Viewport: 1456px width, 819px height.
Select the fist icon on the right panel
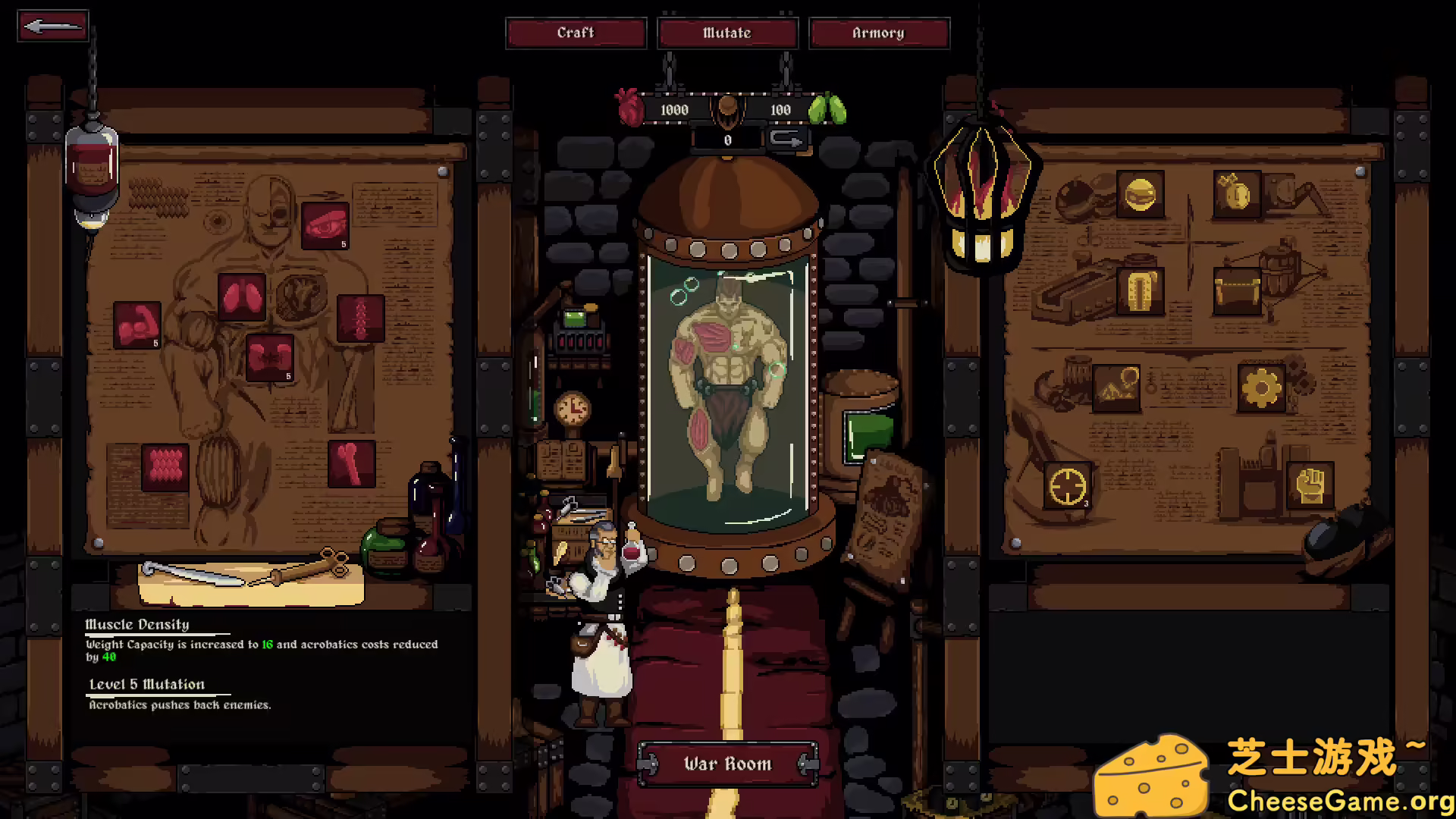coord(1310,487)
